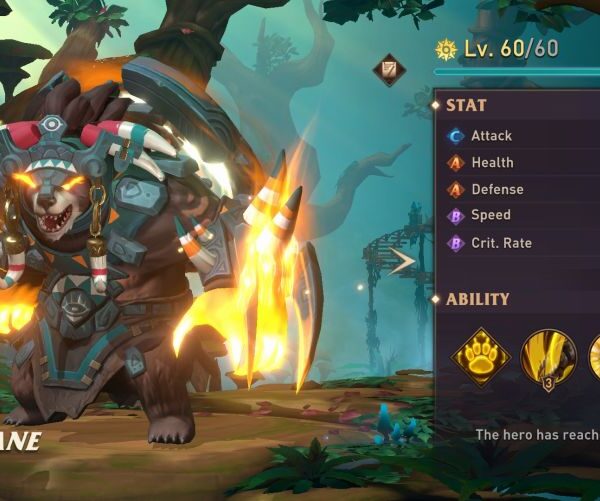The height and width of the screenshot is (501, 600).
Task: Show details for the Defense stat
Action: 496,189
